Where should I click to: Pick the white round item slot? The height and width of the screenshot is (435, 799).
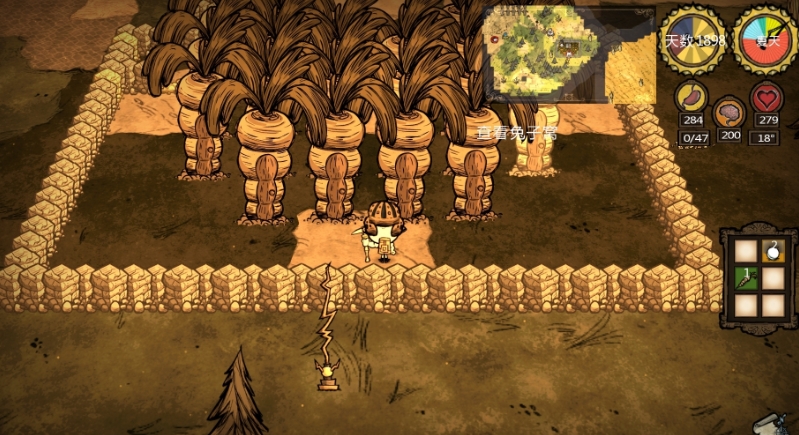click(772, 251)
